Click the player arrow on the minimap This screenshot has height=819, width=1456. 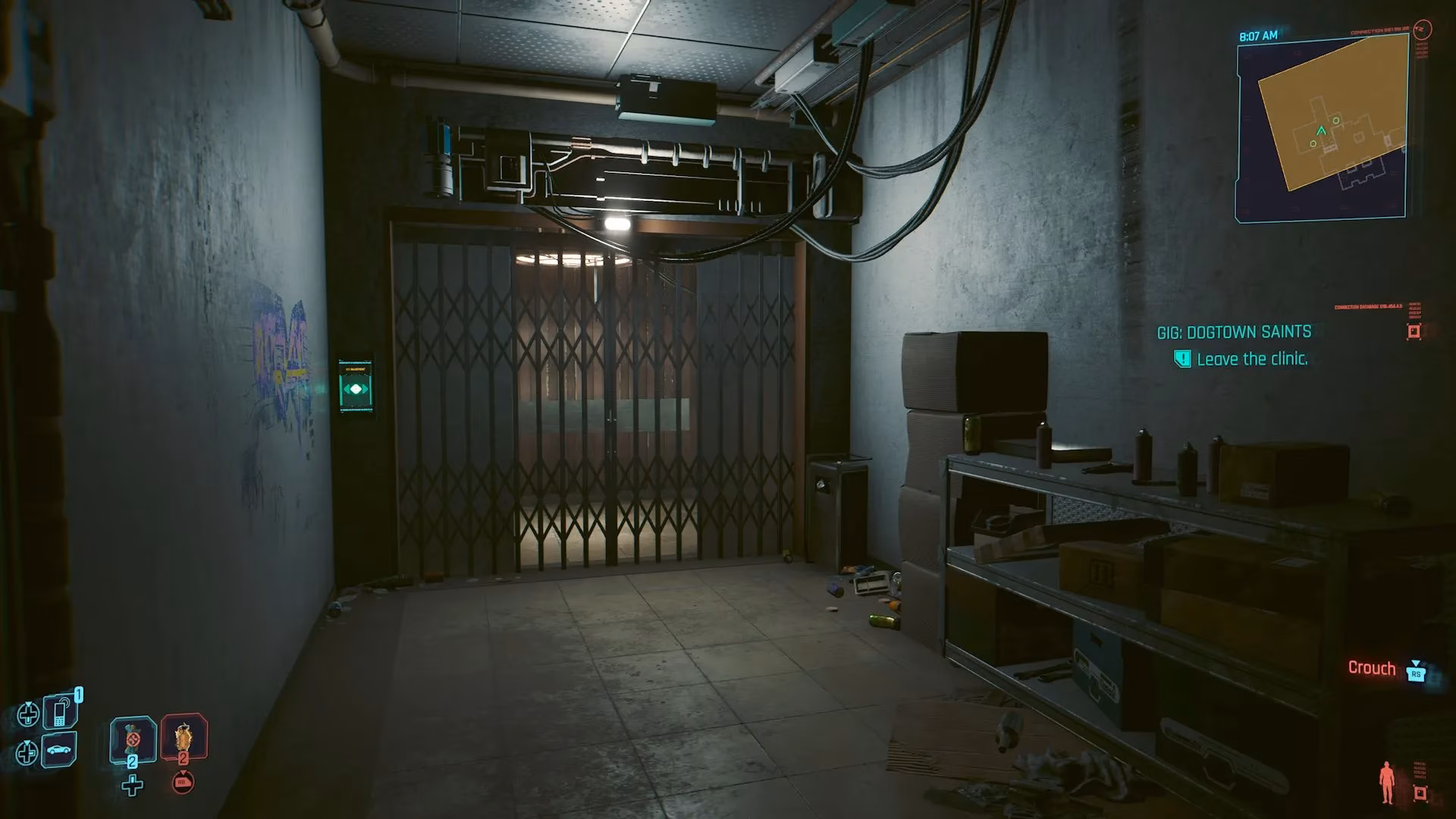(1319, 129)
